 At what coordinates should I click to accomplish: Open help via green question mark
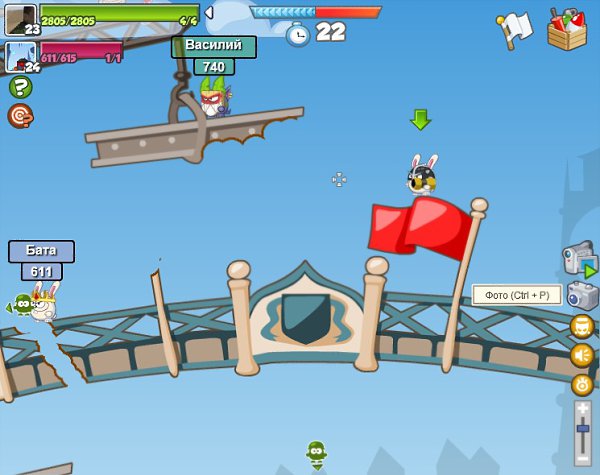pos(20,87)
